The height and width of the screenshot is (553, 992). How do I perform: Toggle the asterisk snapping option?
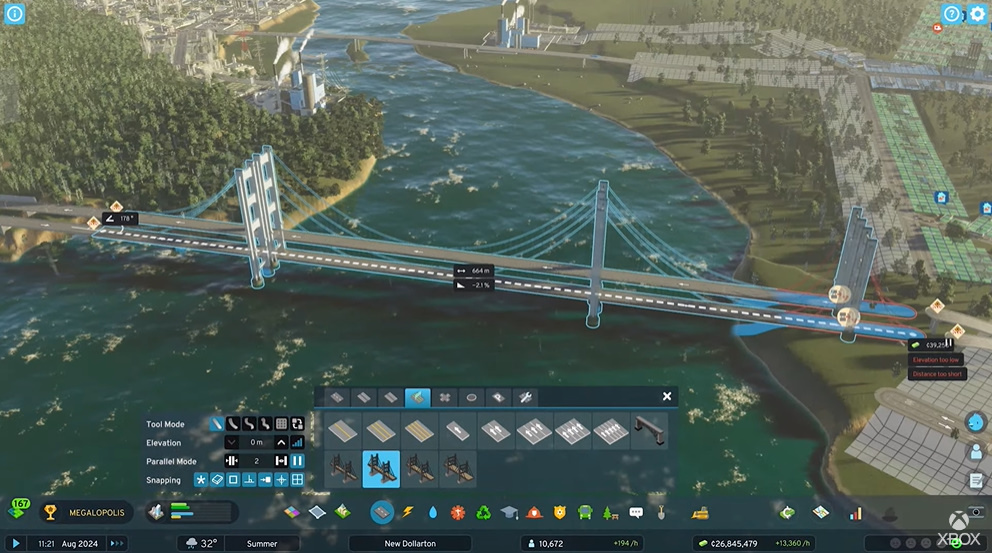pyautogui.click(x=200, y=480)
